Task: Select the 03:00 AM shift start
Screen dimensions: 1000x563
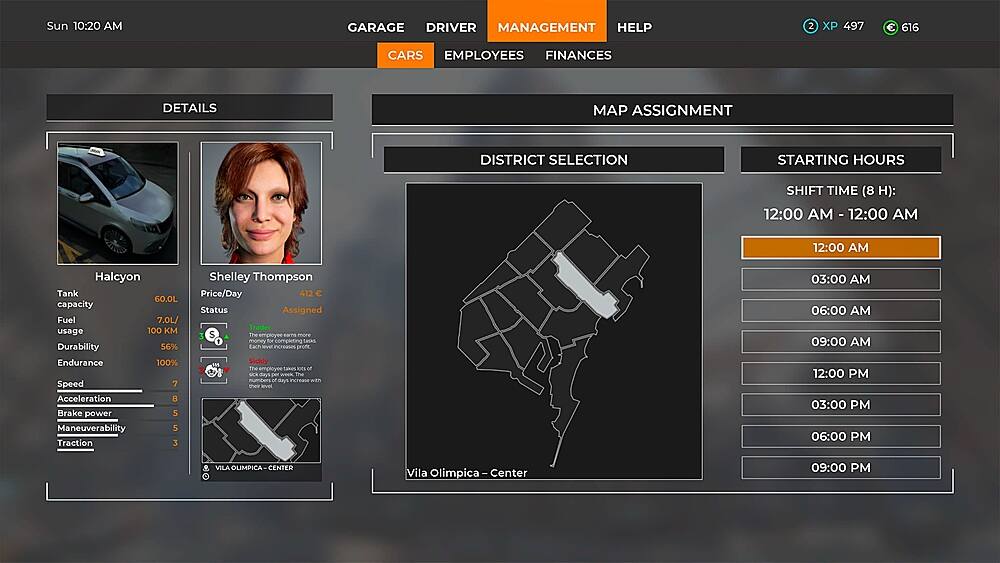Action: tap(841, 279)
